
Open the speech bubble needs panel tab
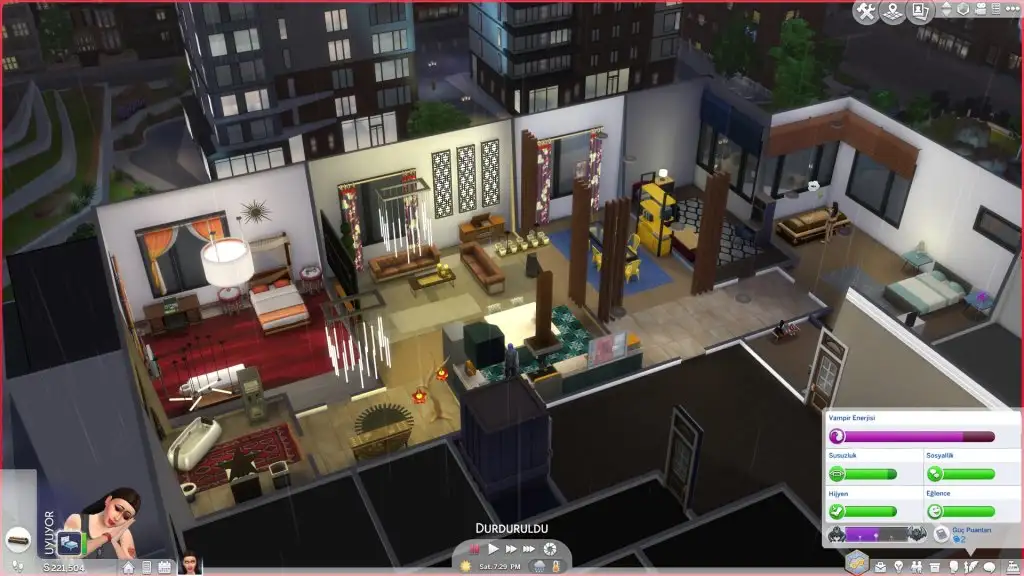coord(989,567)
